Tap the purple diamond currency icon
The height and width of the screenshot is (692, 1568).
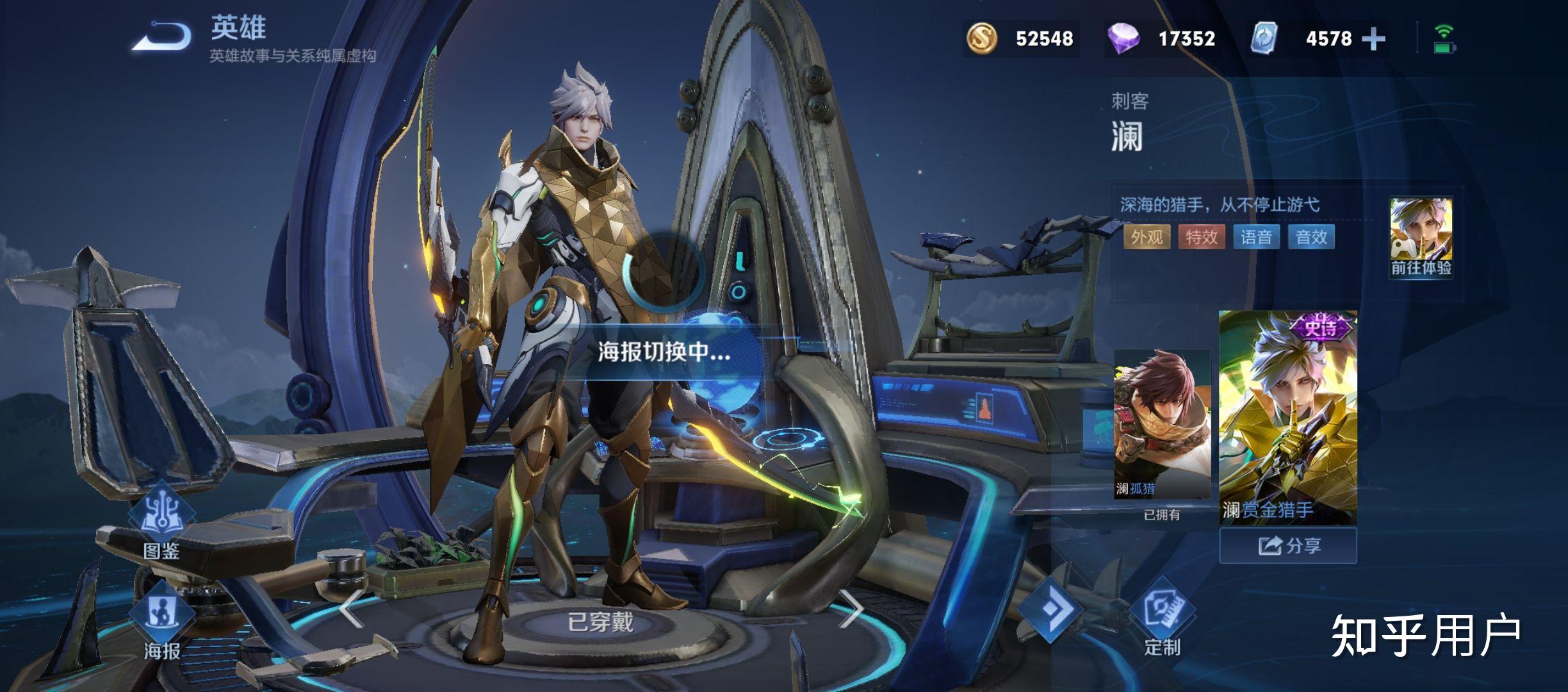1123,39
